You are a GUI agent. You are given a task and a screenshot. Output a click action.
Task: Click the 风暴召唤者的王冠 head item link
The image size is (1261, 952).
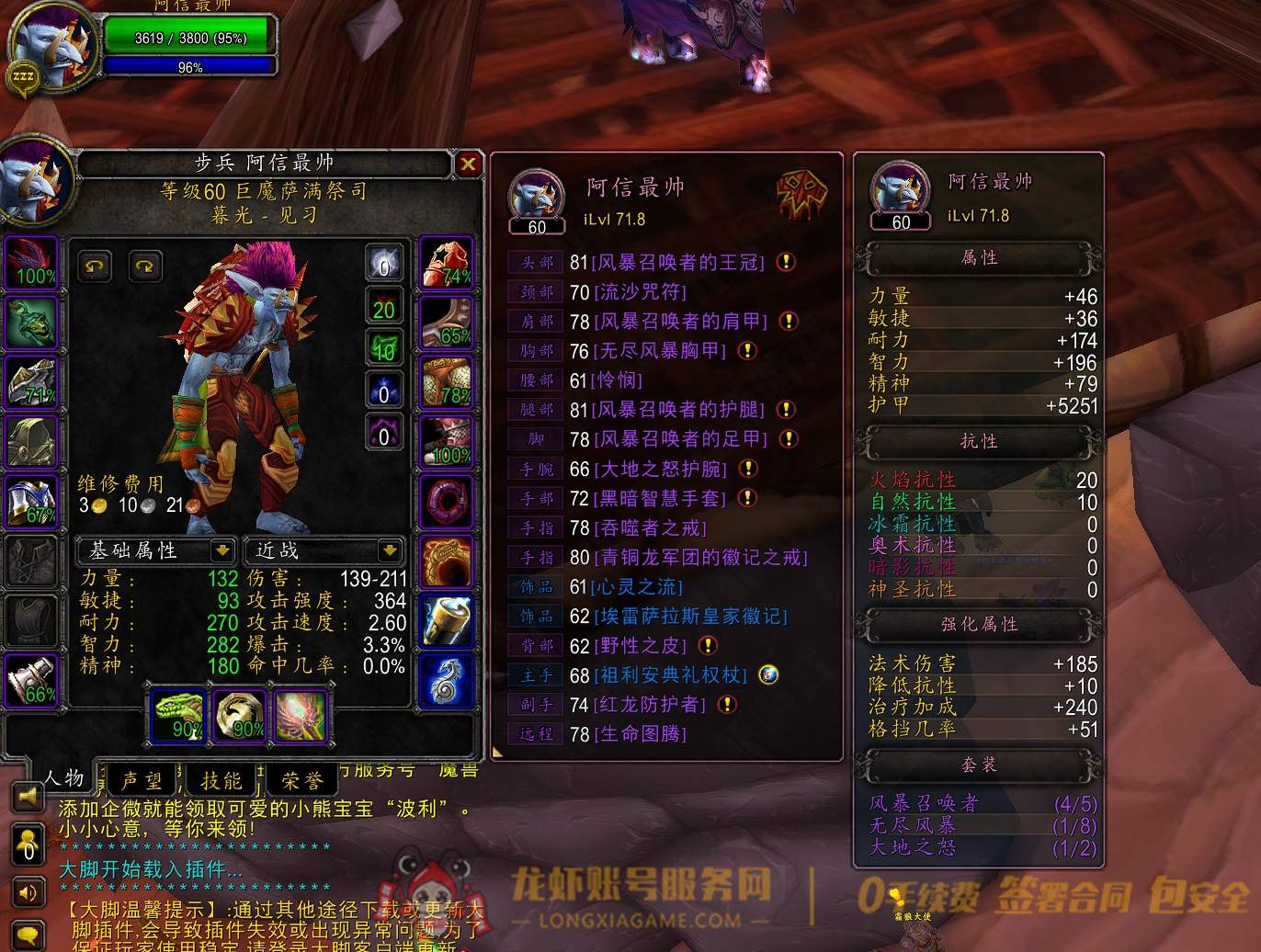pos(679,263)
